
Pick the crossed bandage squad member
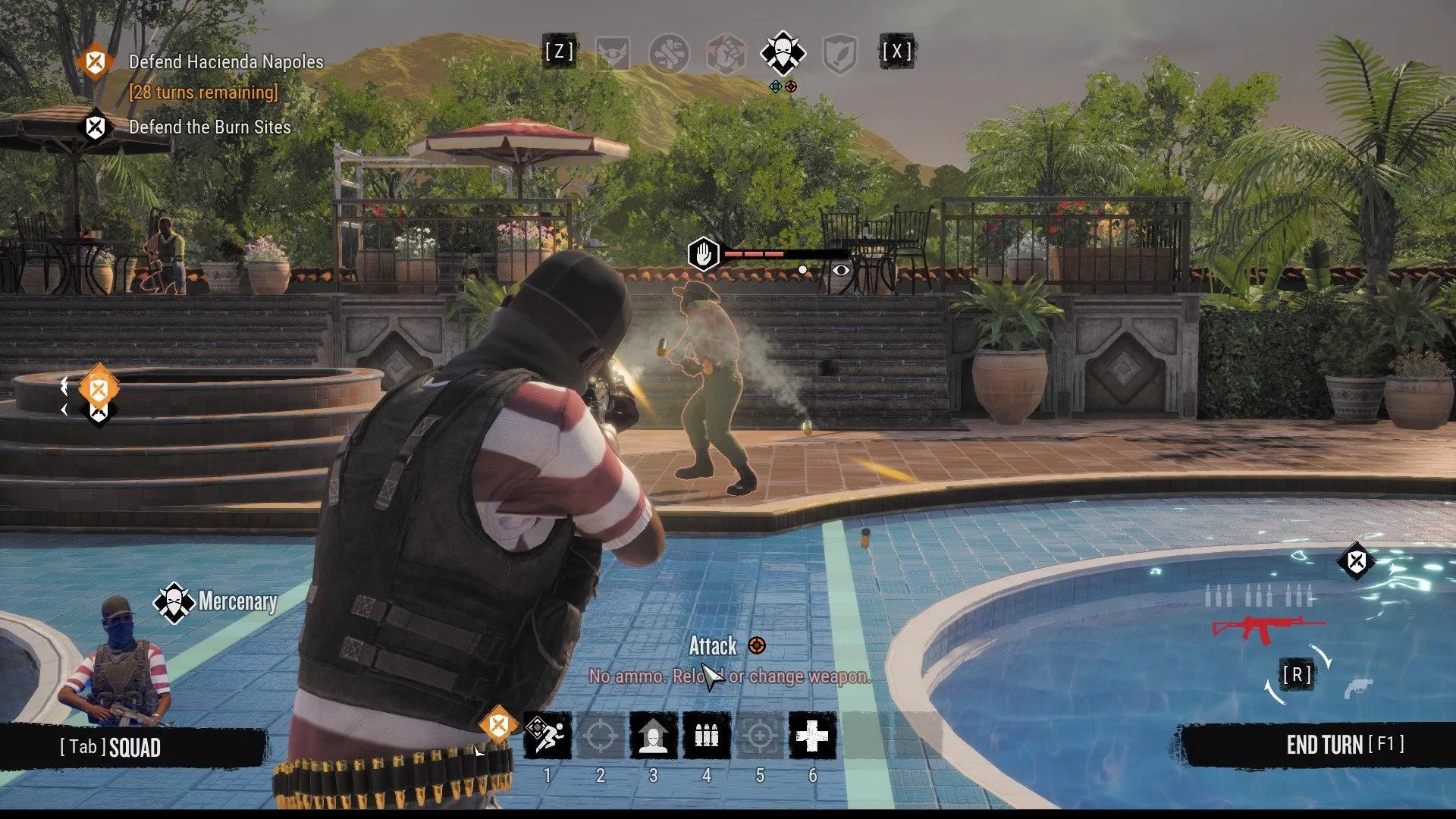coord(669,53)
